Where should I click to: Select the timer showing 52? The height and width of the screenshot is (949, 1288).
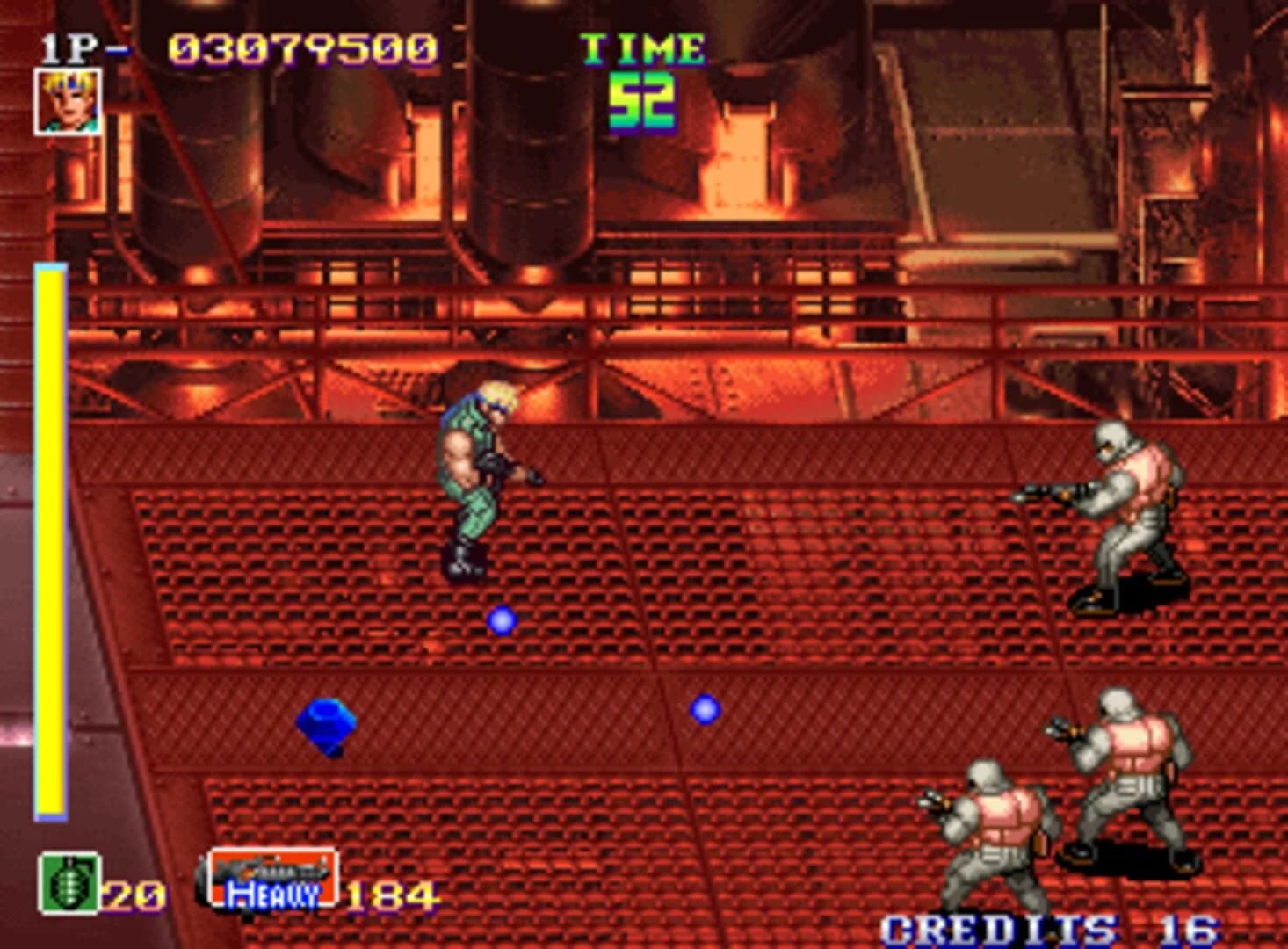644,101
